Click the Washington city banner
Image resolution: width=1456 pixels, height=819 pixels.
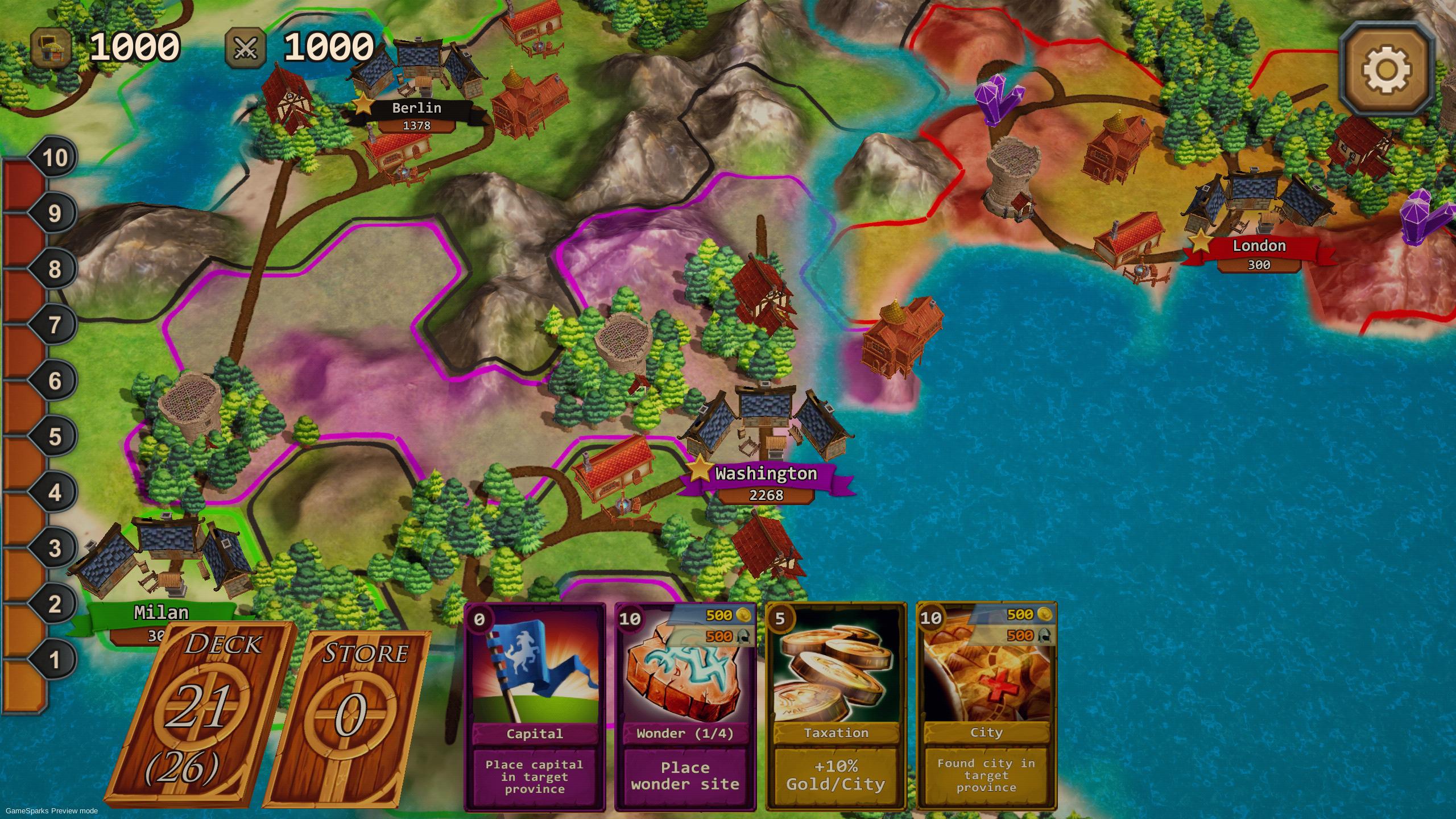point(767,474)
